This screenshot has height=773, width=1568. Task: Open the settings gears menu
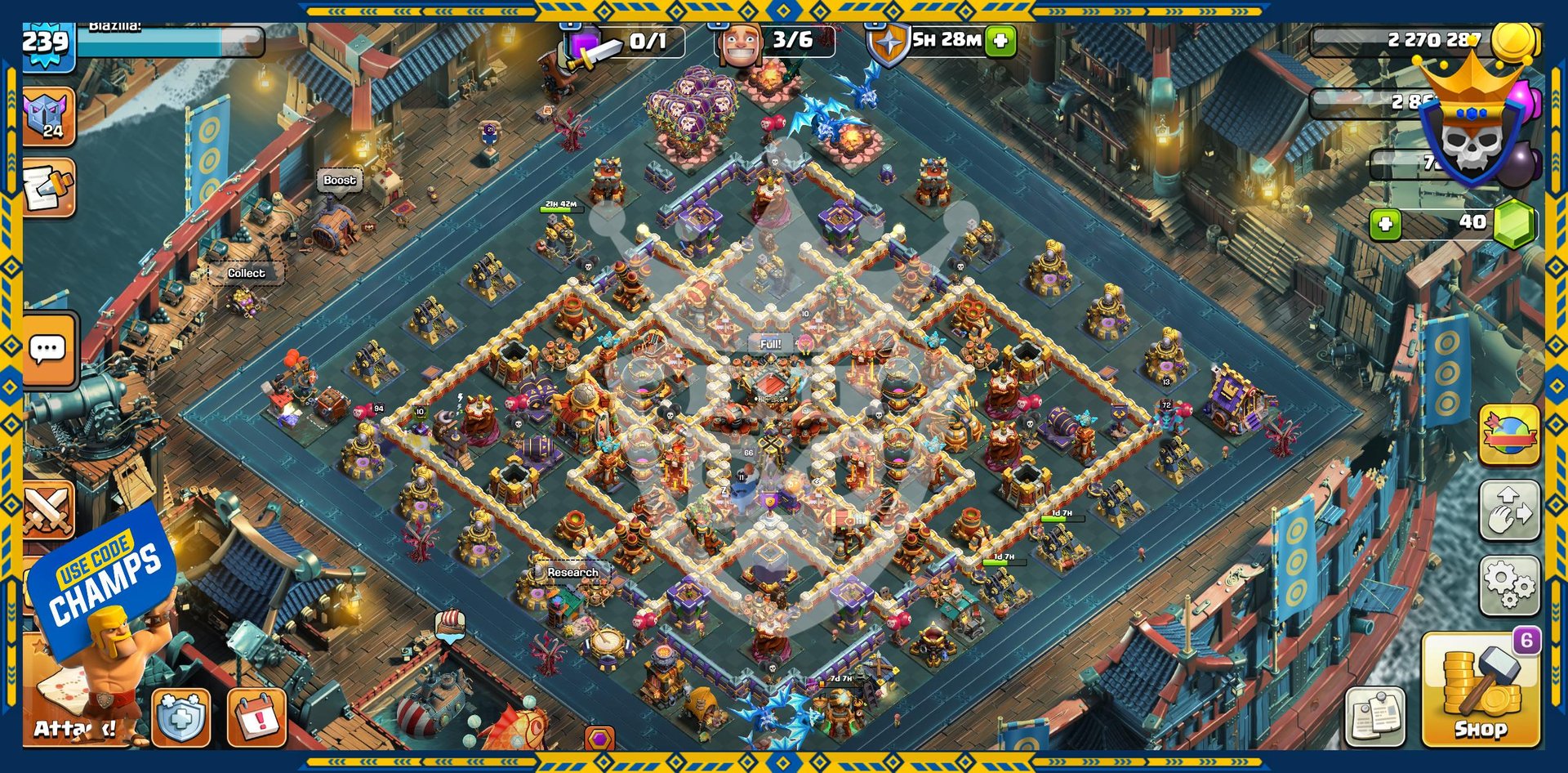[1509, 585]
